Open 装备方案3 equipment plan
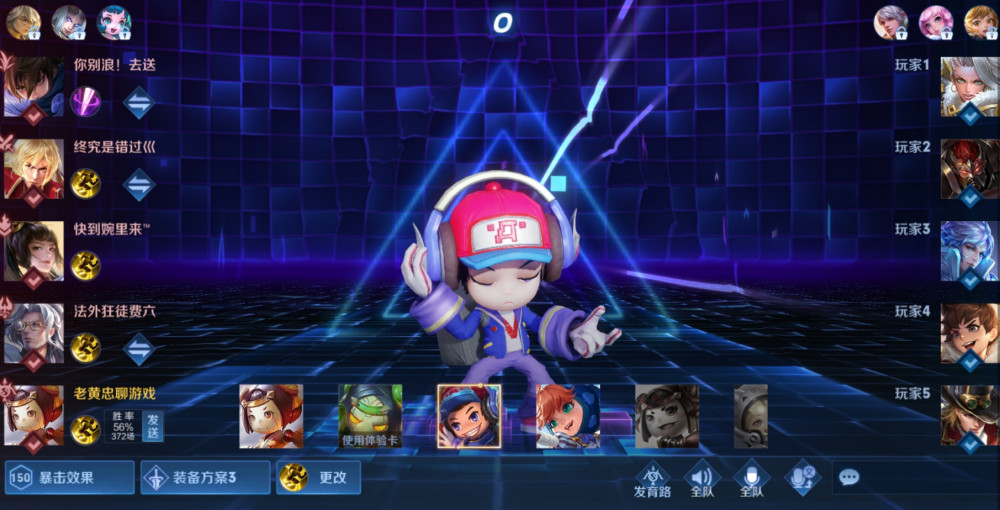Screen dimensions: 1000x510 click(x=205, y=478)
